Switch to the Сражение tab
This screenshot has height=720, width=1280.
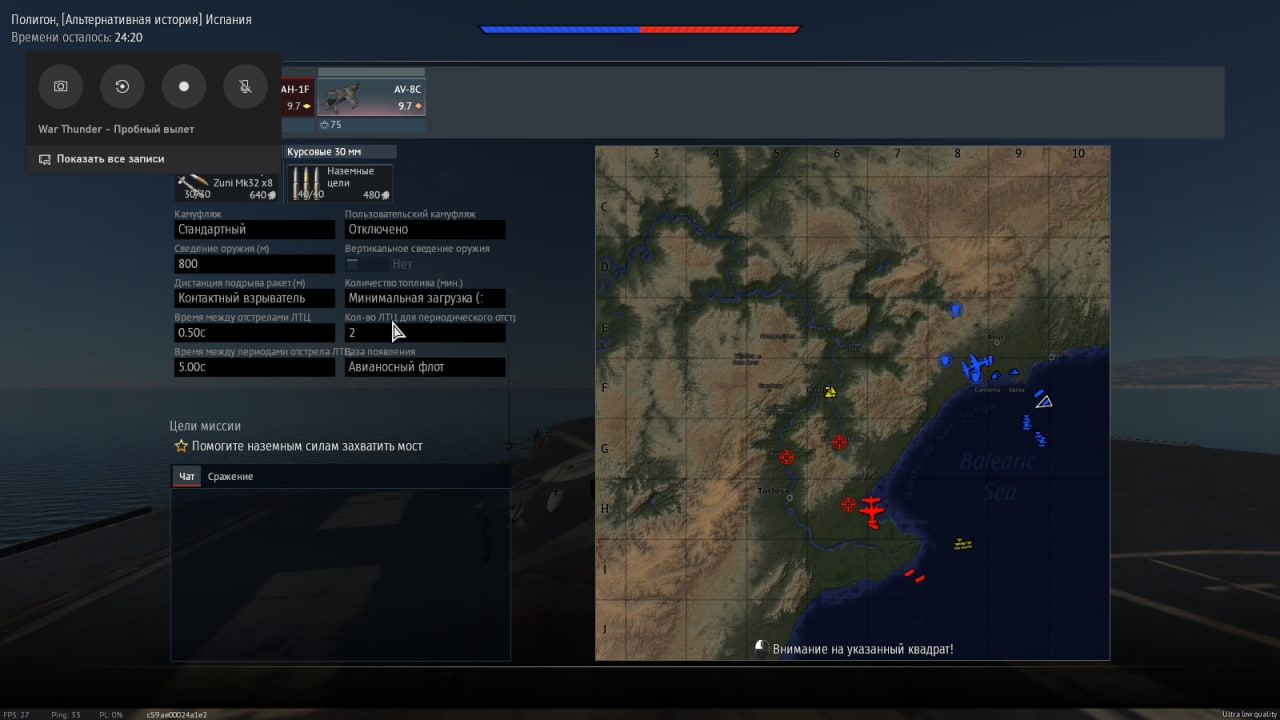pos(230,477)
